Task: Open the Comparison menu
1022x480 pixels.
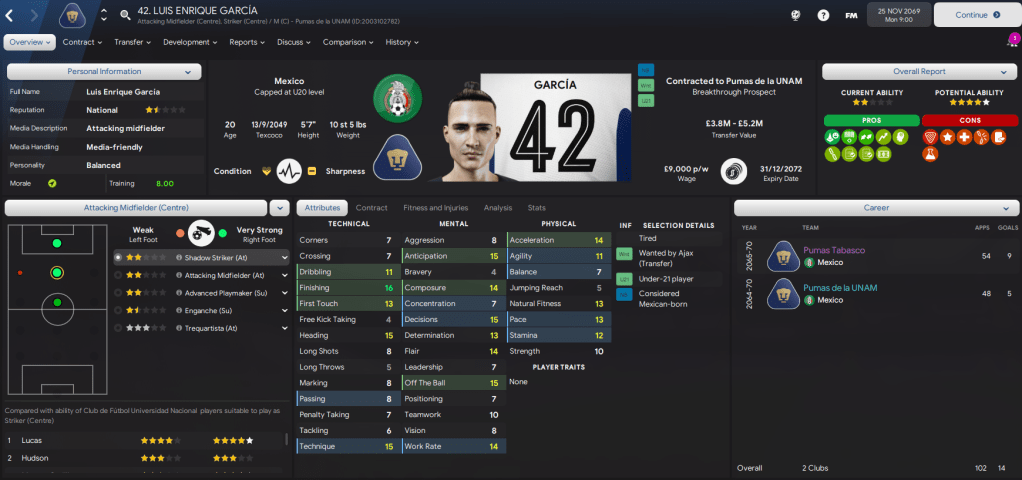Action: tap(348, 42)
